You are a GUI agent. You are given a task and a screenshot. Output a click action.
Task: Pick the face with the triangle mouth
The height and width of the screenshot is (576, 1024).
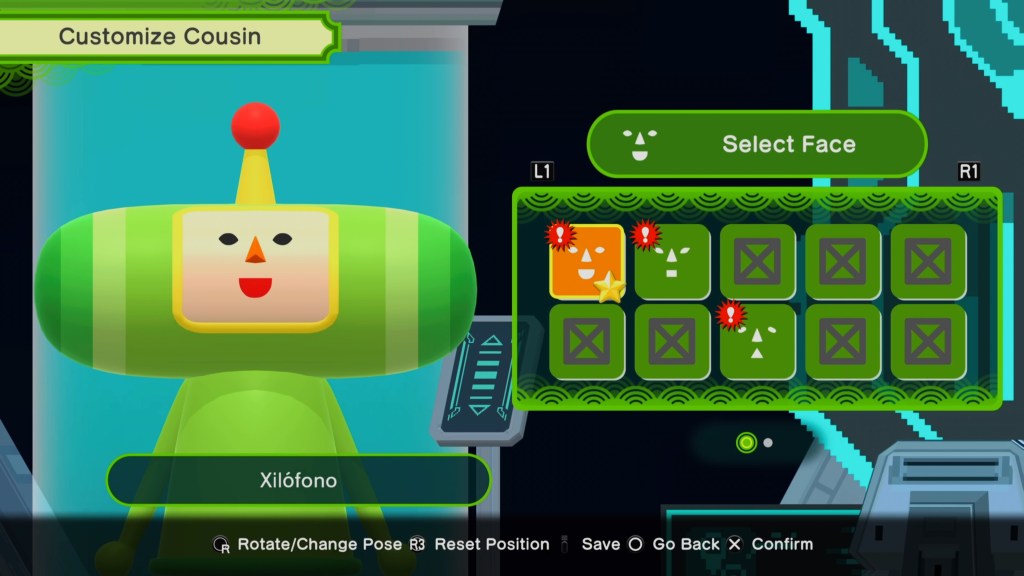click(x=757, y=342)
